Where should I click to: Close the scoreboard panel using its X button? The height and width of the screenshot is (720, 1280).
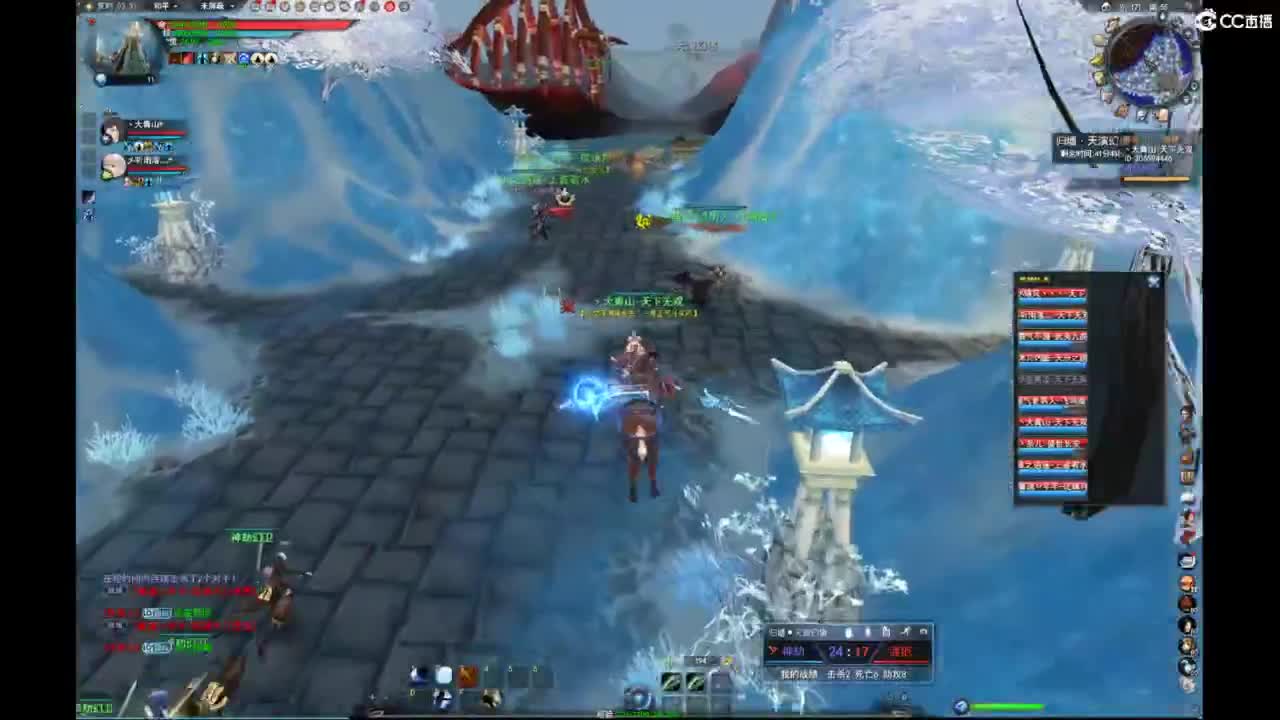[1154, 283]
